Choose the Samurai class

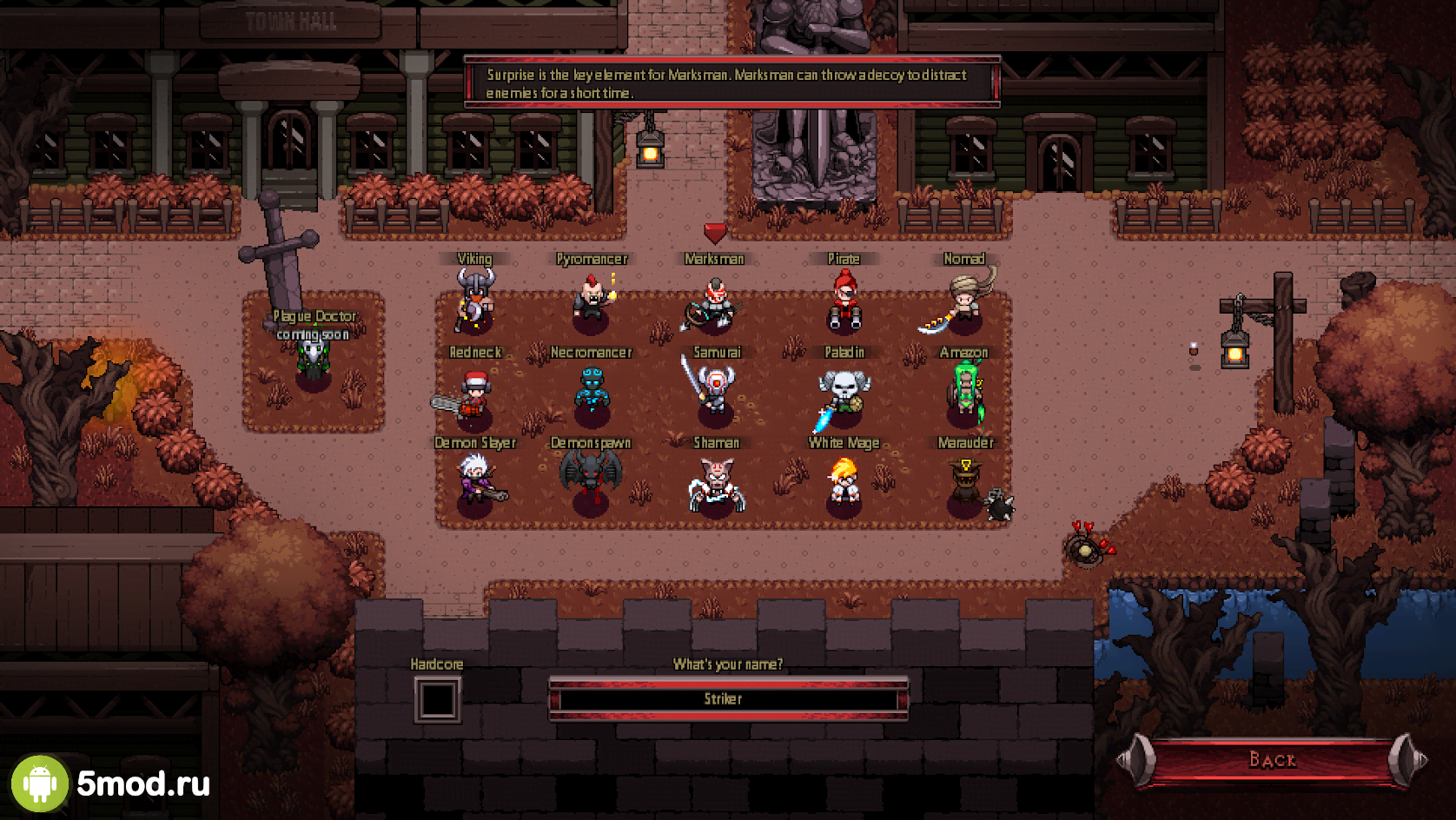pos(715,390)
